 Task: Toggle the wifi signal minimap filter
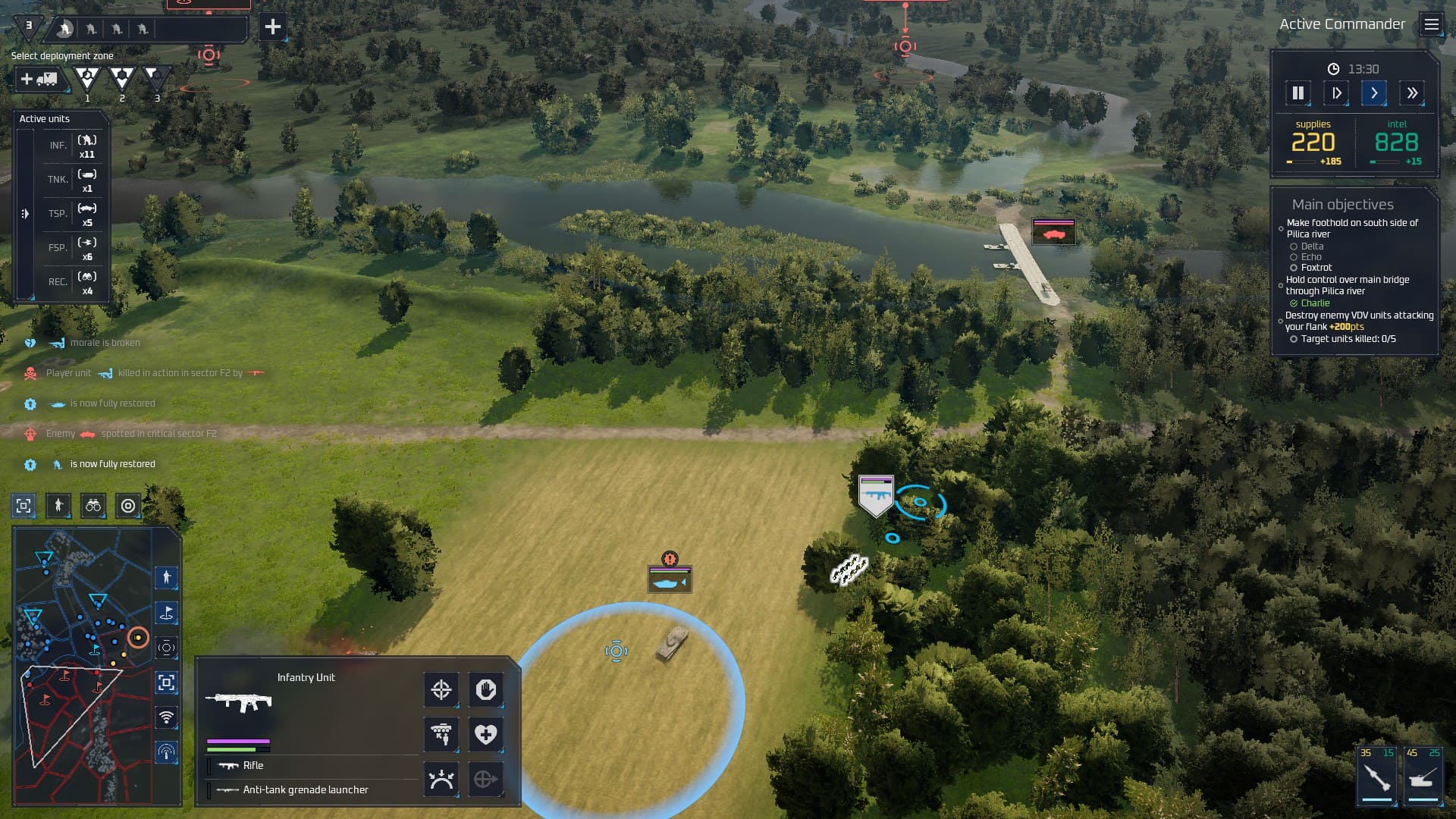point(167,717)
